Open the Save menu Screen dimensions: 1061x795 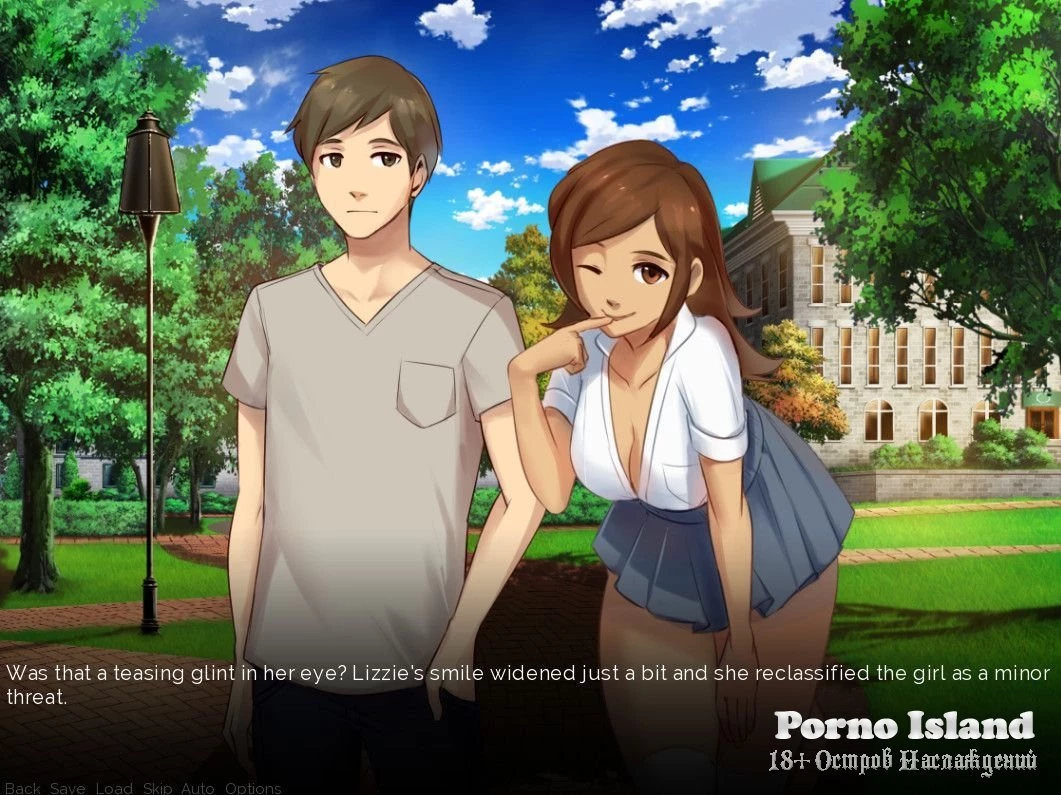[68, 788]
